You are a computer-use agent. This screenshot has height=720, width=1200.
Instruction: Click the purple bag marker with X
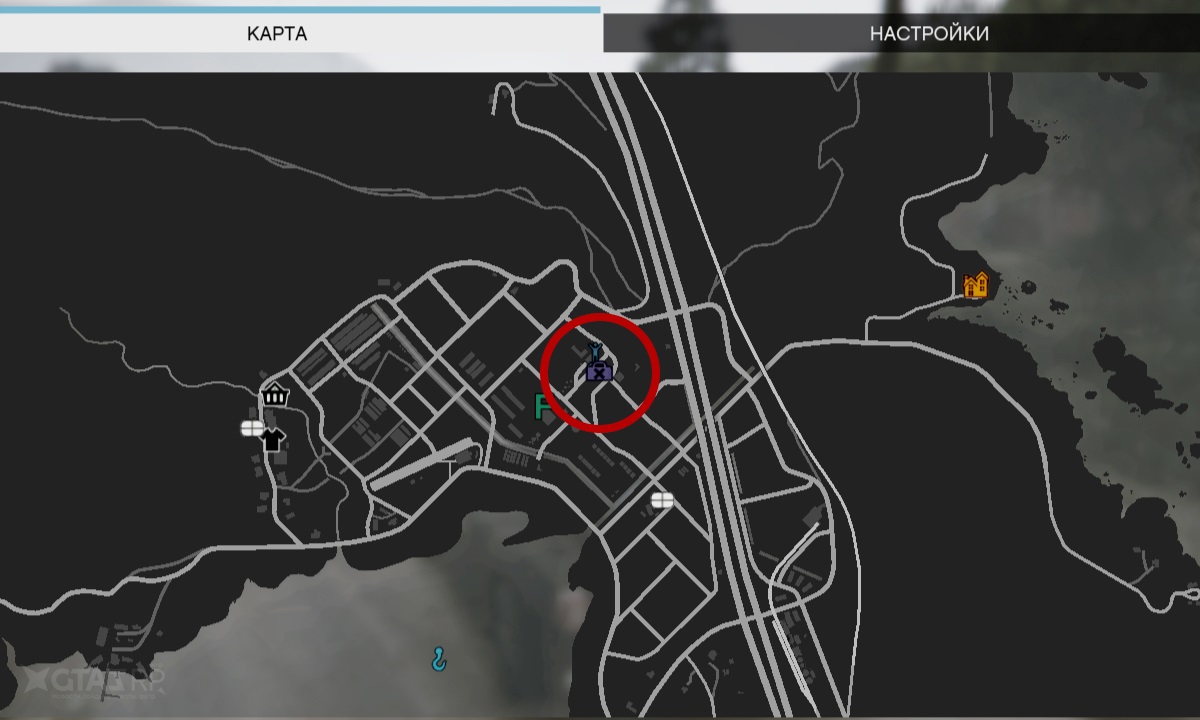(x=599, y=372)
